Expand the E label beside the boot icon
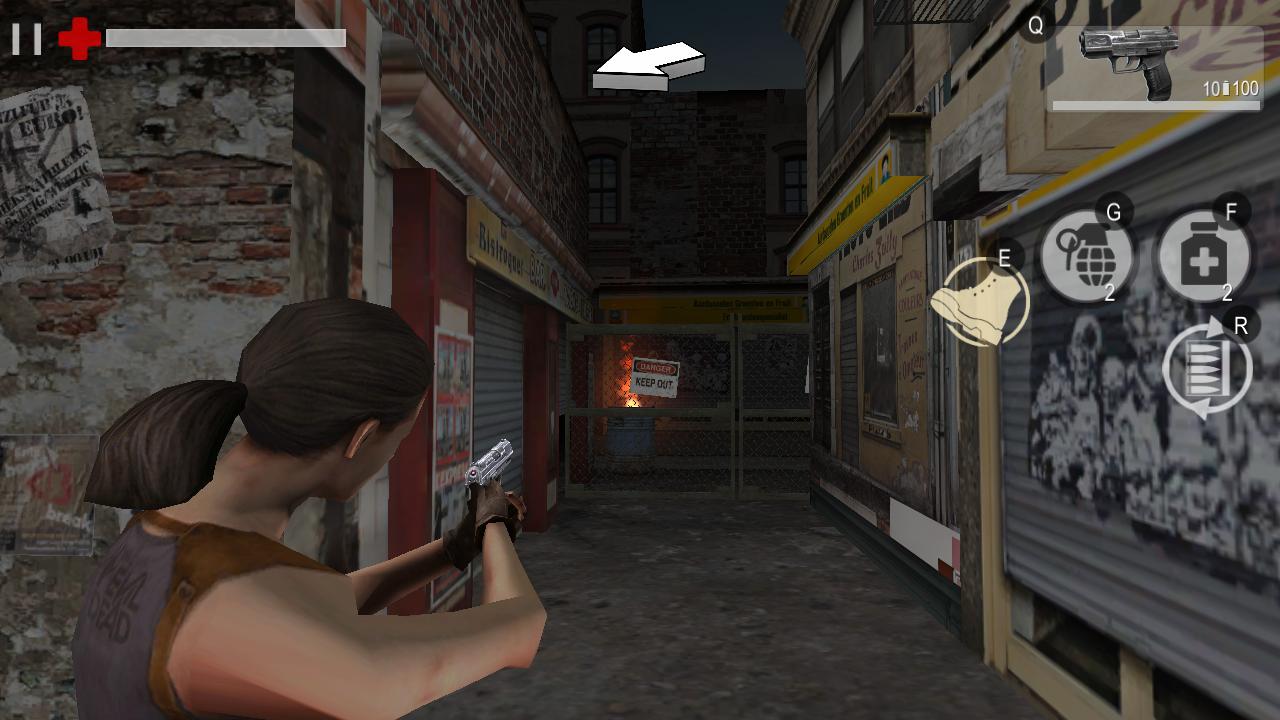The height and width of the screenshot is (720, 1280). point(1005,258)
